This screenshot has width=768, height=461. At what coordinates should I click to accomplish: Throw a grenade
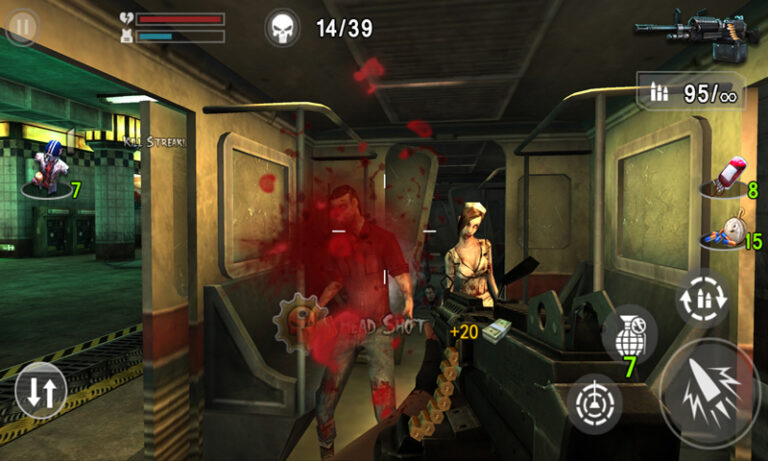pos(630,335)
